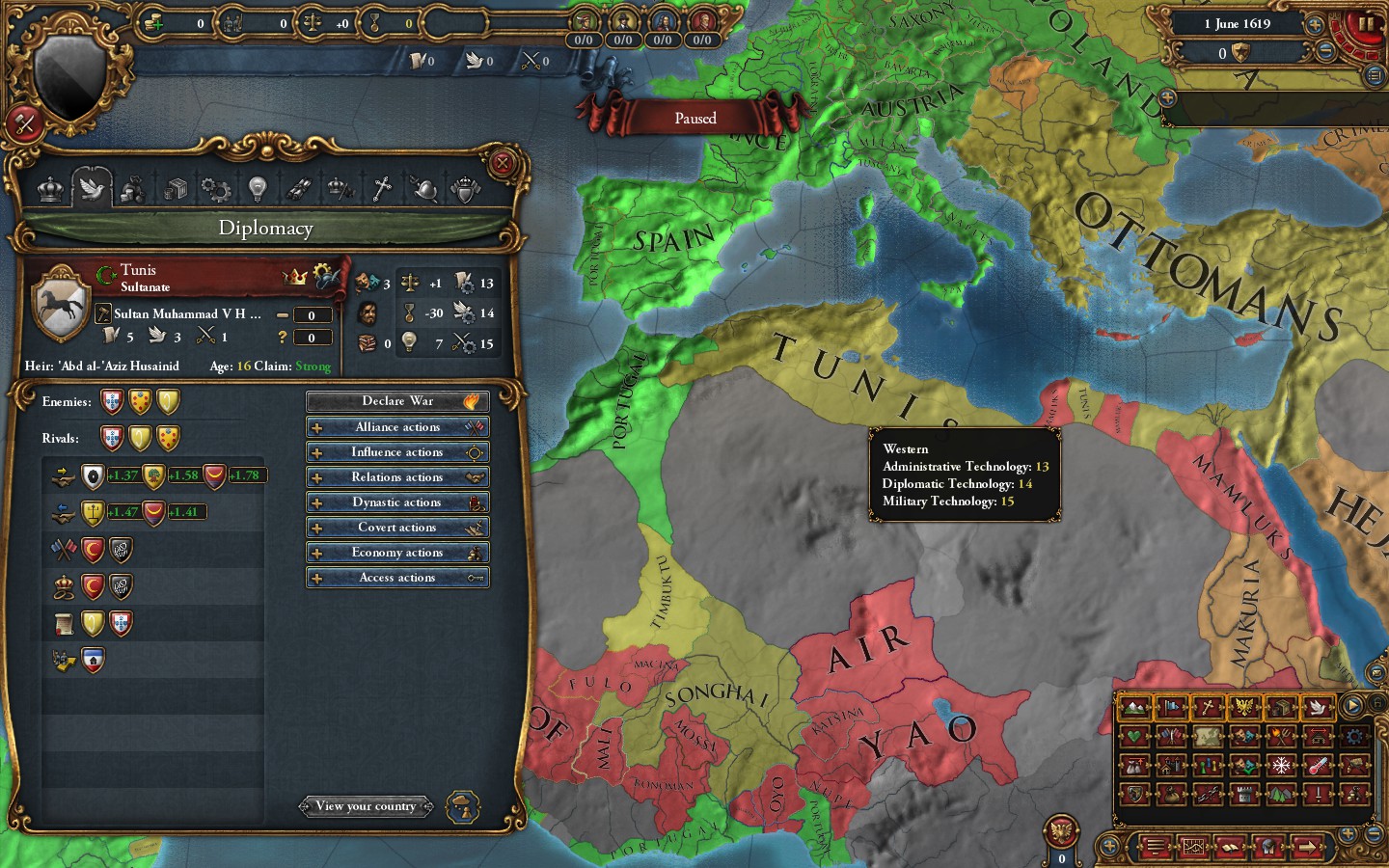Image resolution: width=1389 pixels, height=868 pixels.
Task: Switch to the Court tab with crown icon
Action: coord(49,189)
